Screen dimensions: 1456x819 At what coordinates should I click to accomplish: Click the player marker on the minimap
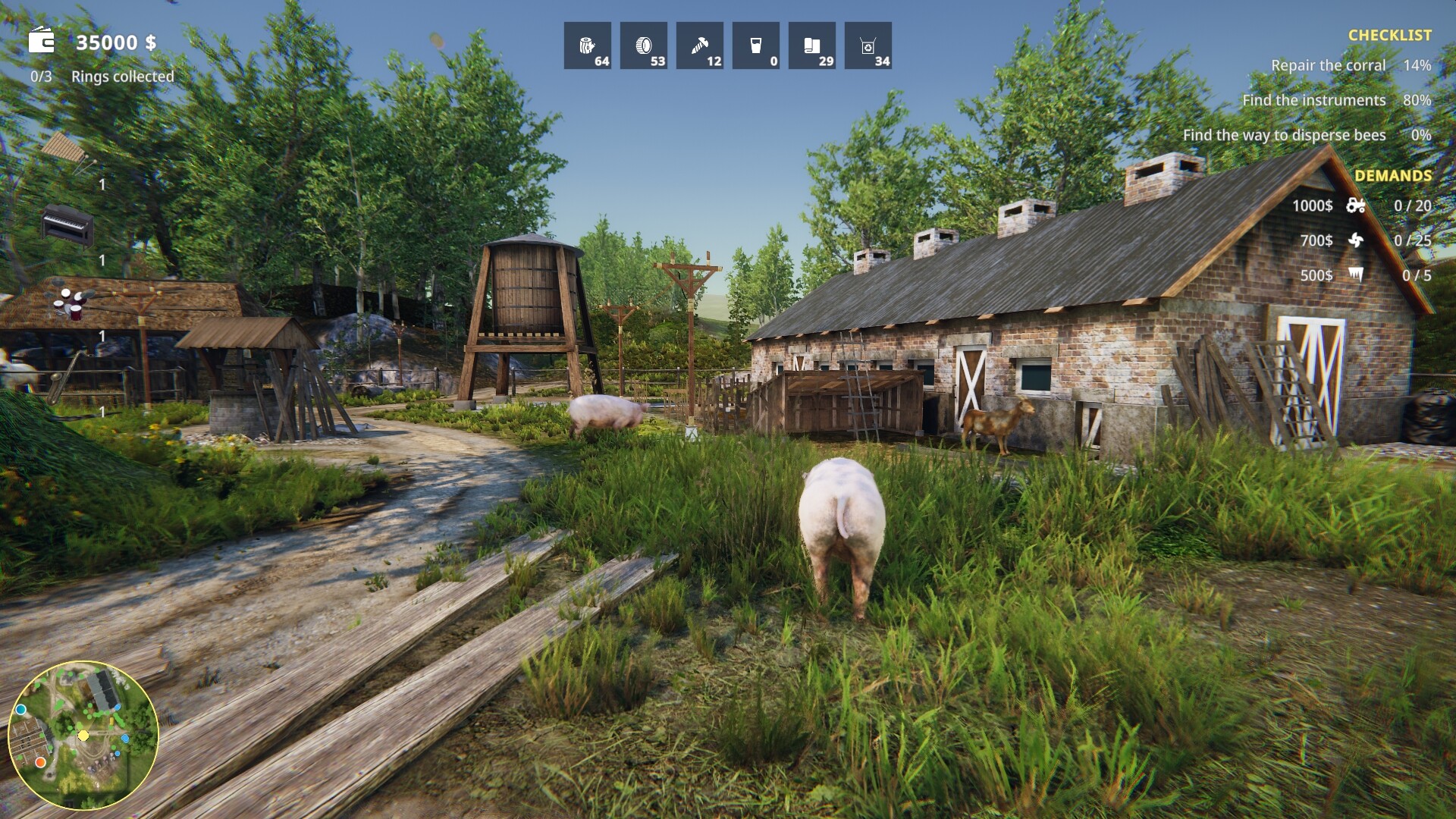82,735
